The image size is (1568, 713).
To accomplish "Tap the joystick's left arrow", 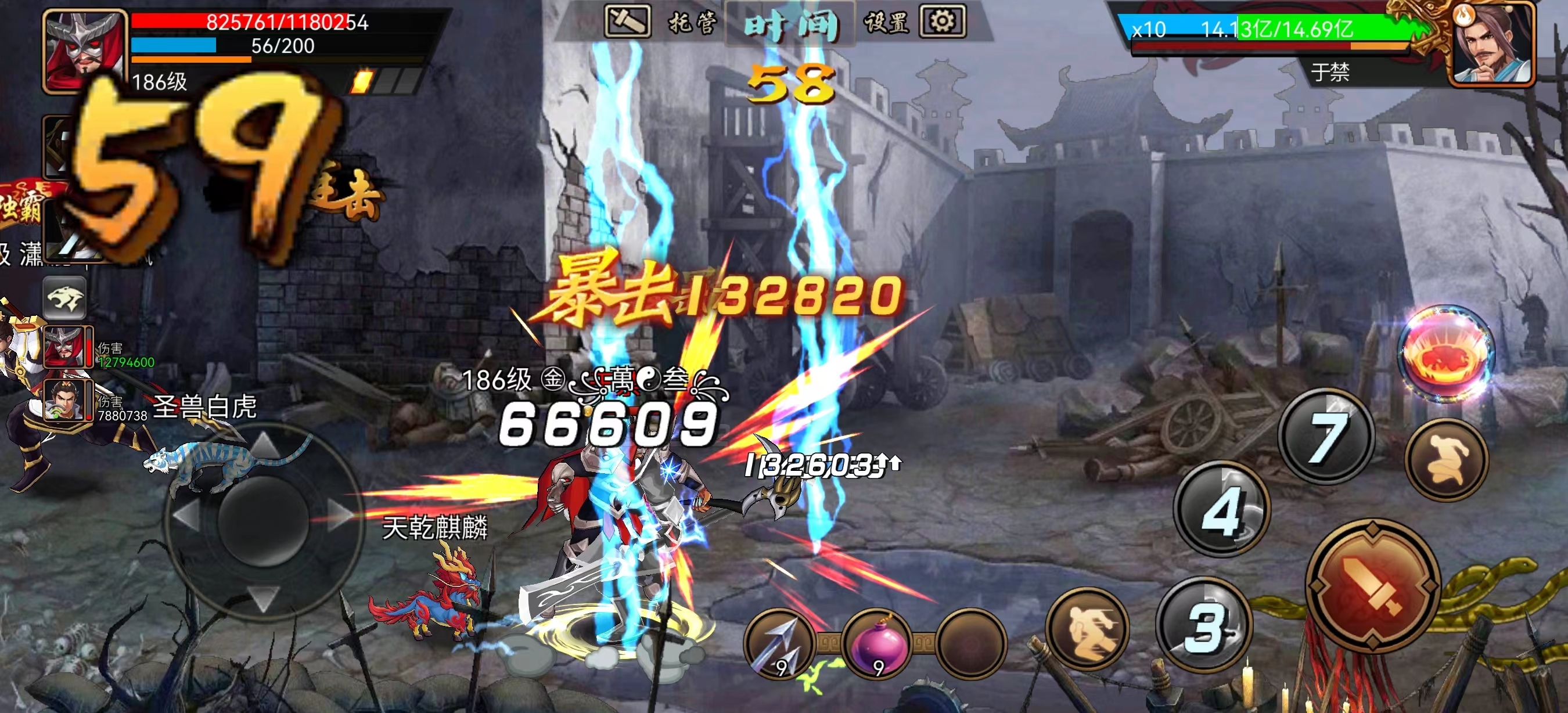I will [187, 515].
